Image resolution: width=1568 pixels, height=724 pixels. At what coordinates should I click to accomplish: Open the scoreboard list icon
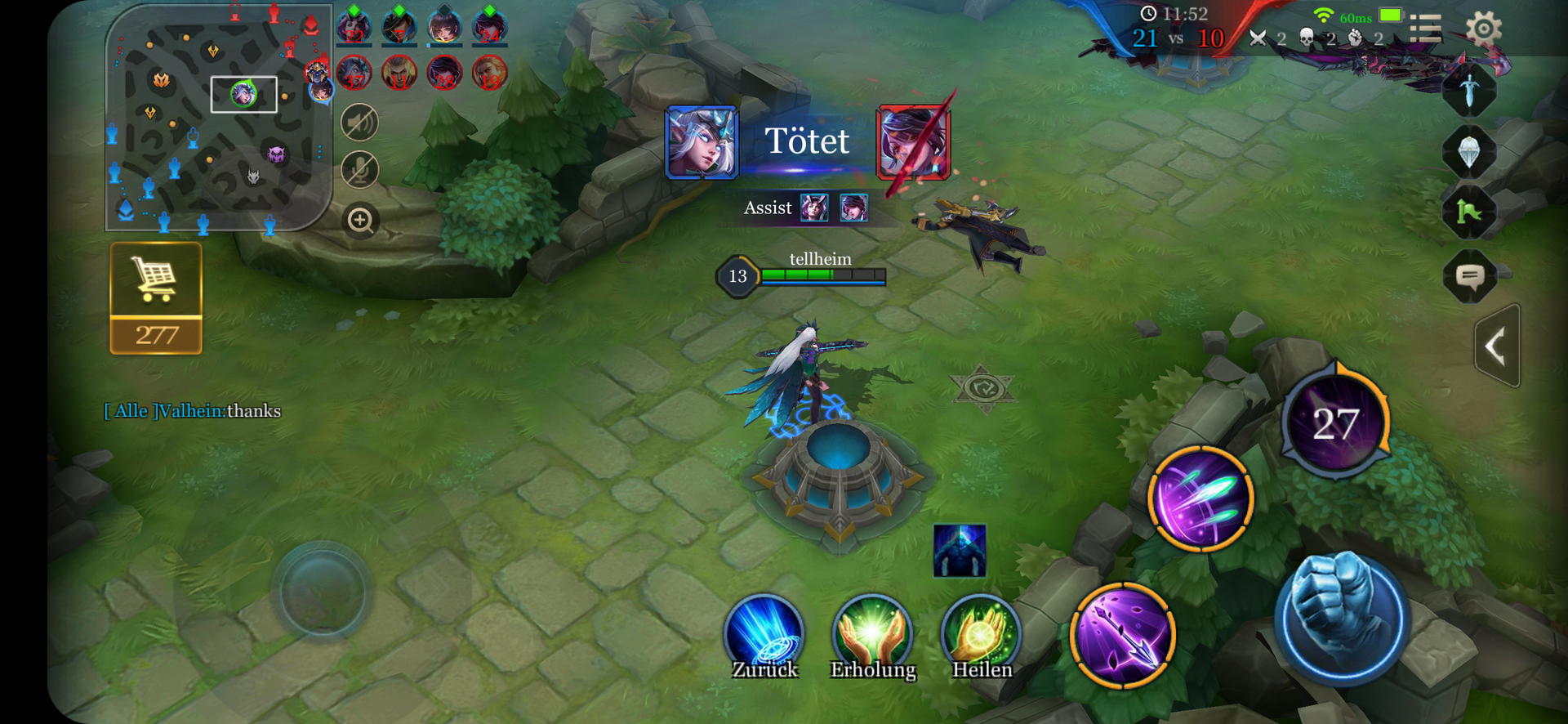[1425, 29]
